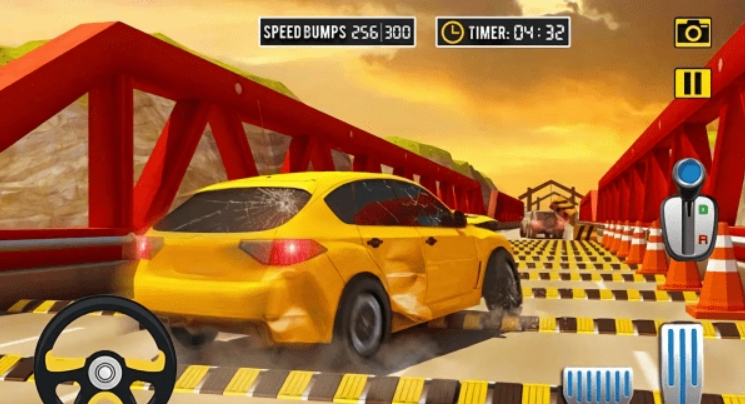
Task: Click the gear shifter control
Action: (690, 213)
